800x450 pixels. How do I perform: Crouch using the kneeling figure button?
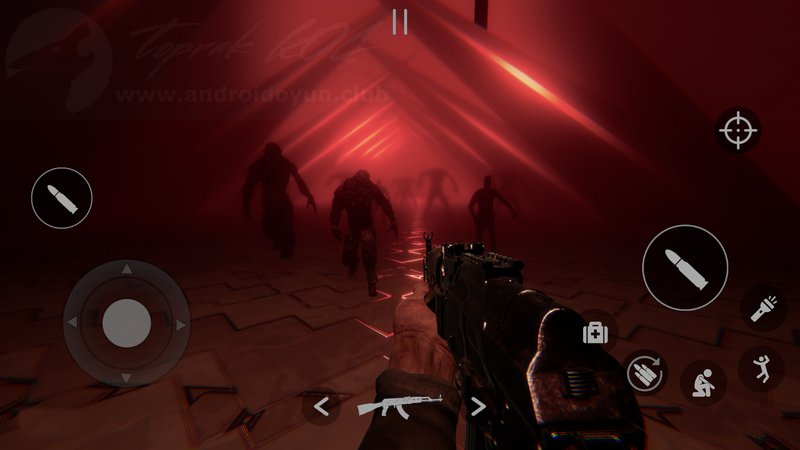click(x=703, y=382)
